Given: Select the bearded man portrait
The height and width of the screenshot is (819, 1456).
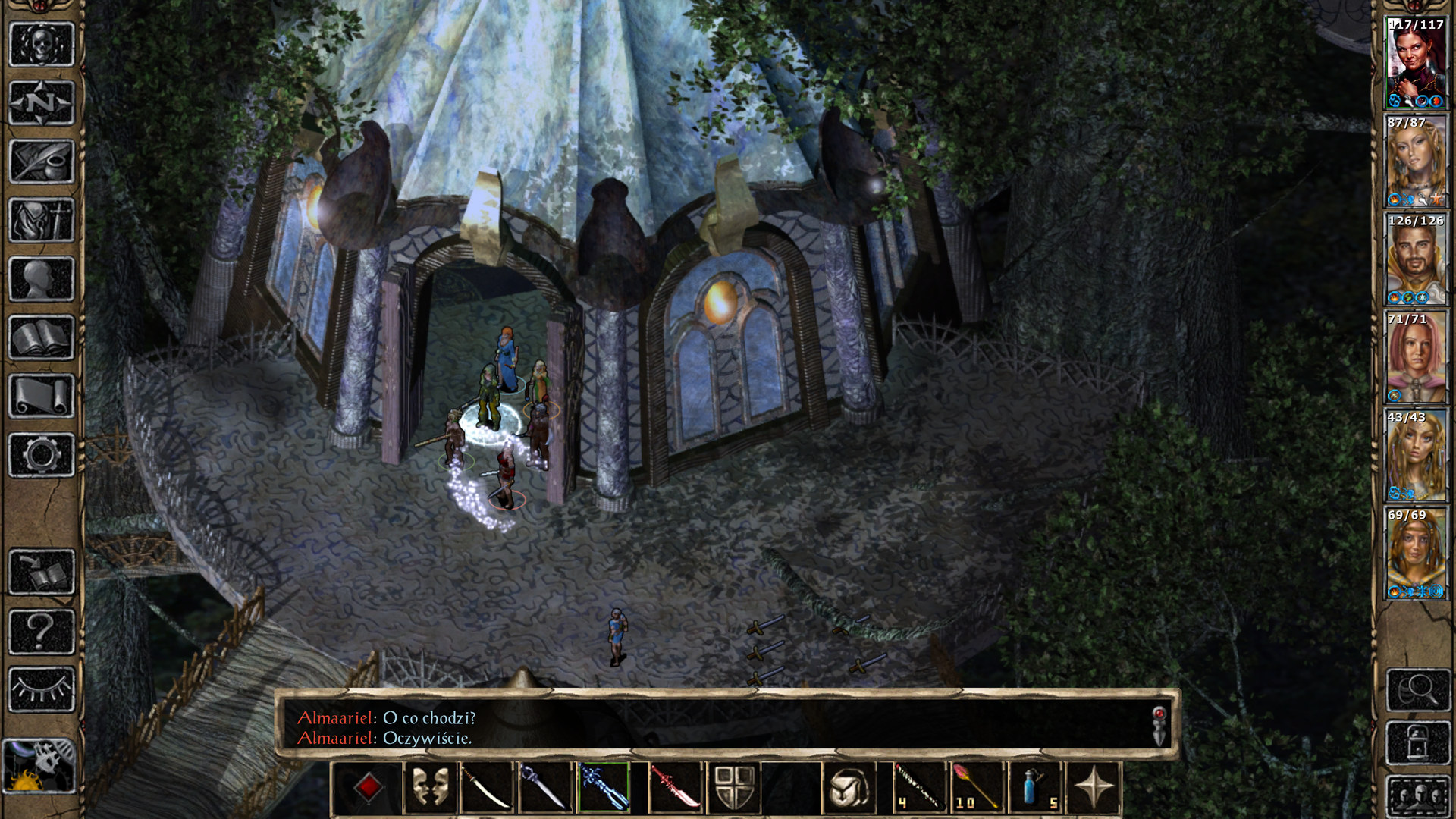Looking at the screenshot, I should tap(1416, 260).
